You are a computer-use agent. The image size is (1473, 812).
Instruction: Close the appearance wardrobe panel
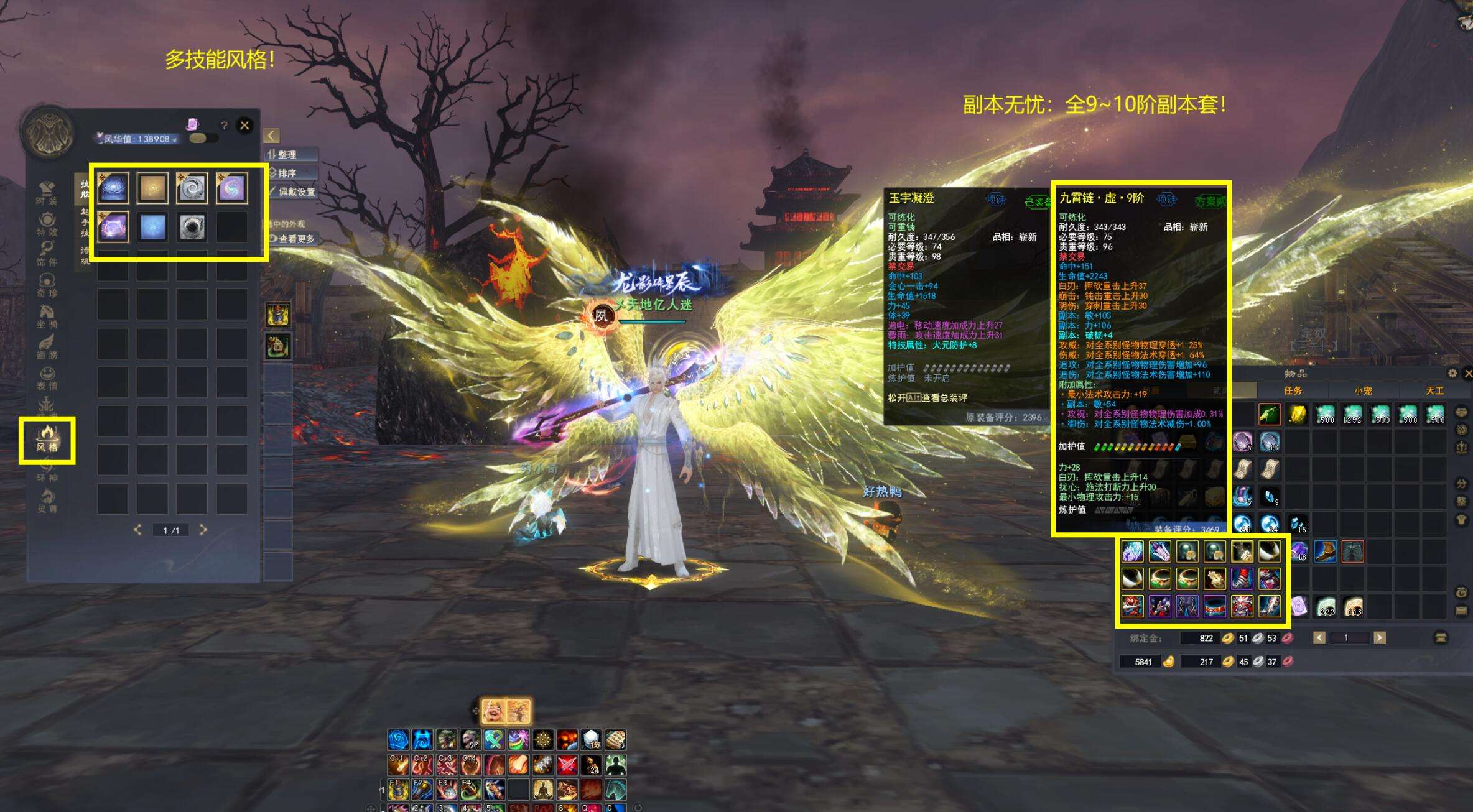pyautogui.click(x=244, y=126)
